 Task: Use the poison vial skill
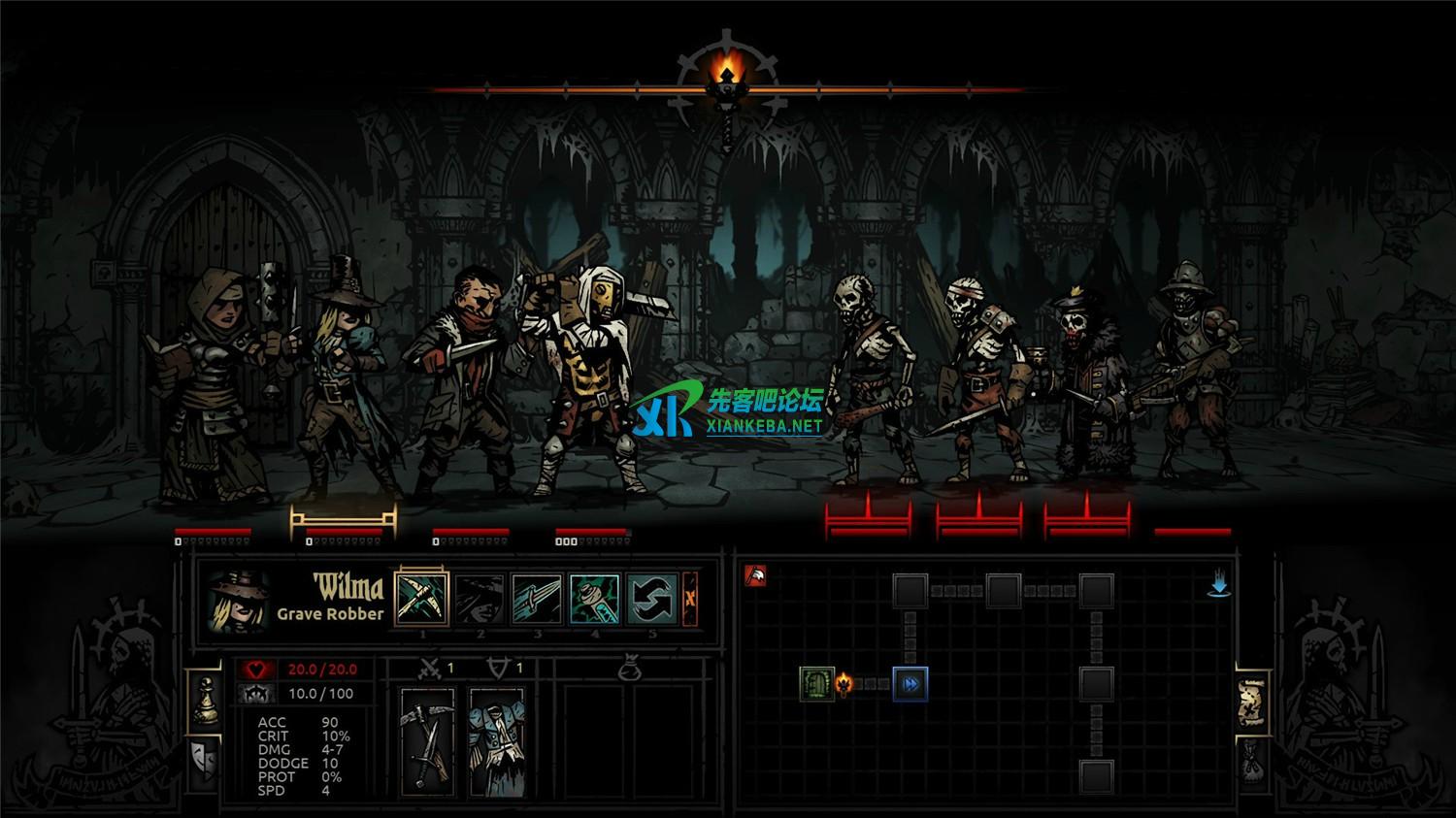tap(594, 599)
